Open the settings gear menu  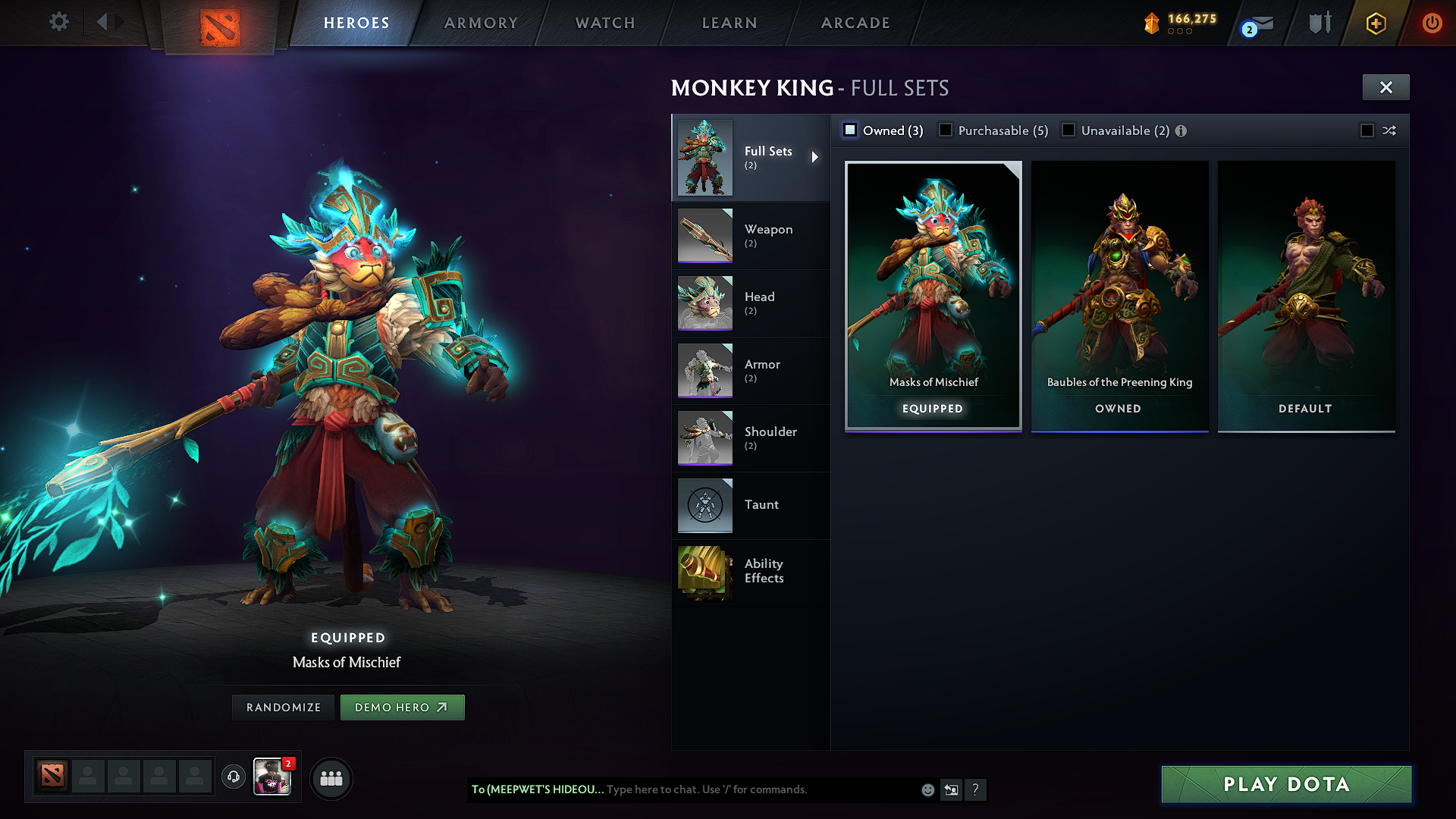click(x=58, y=22)
